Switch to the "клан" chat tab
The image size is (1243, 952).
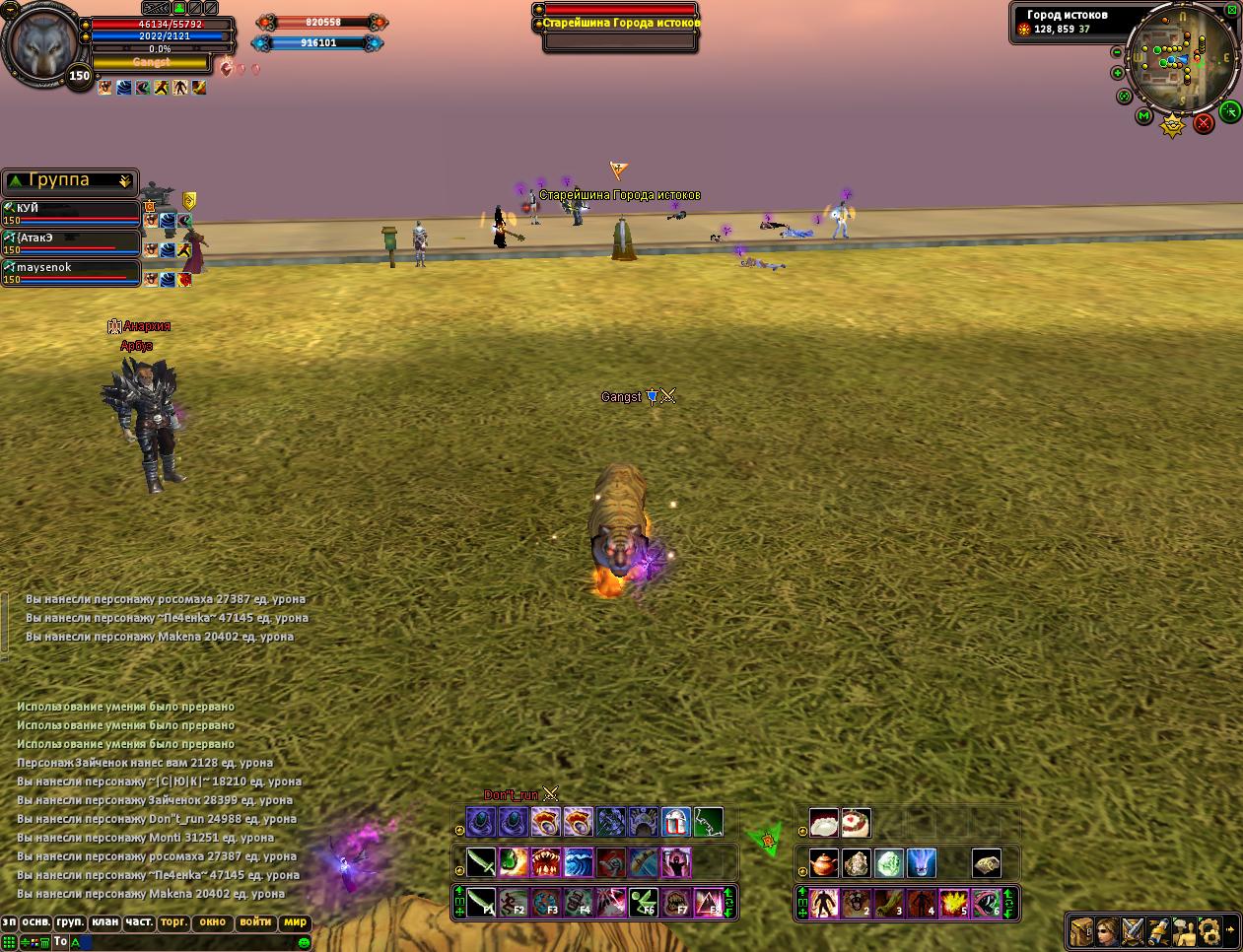[x=104, y=923]
